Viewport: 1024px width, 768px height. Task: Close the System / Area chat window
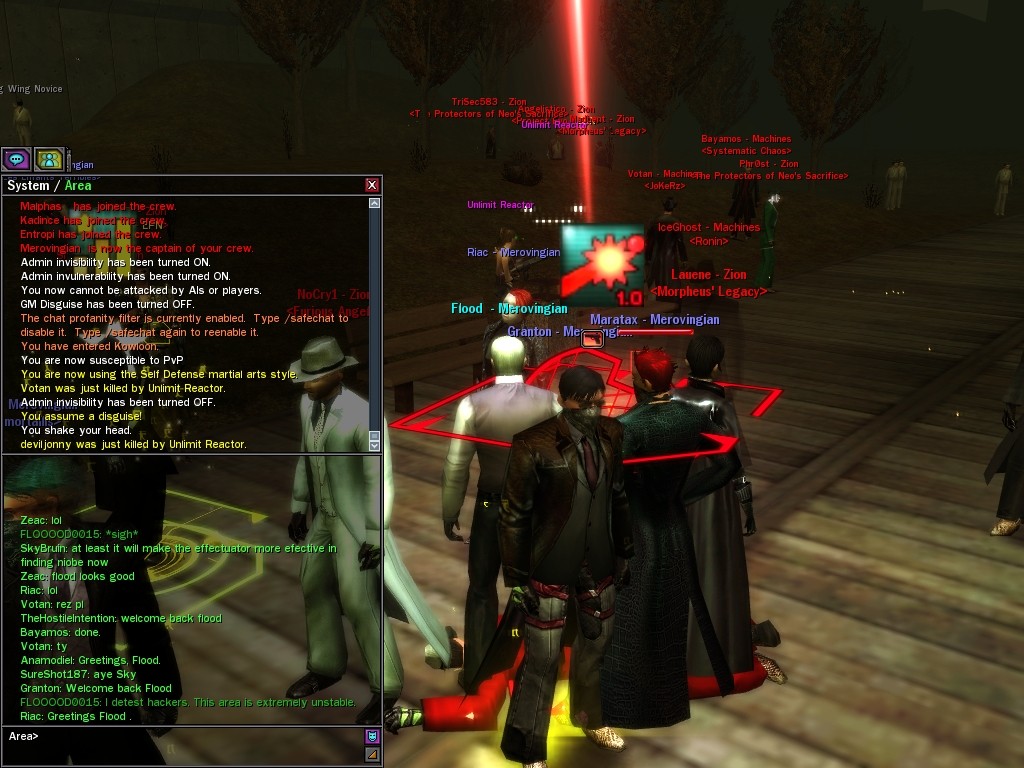[372, 185]
